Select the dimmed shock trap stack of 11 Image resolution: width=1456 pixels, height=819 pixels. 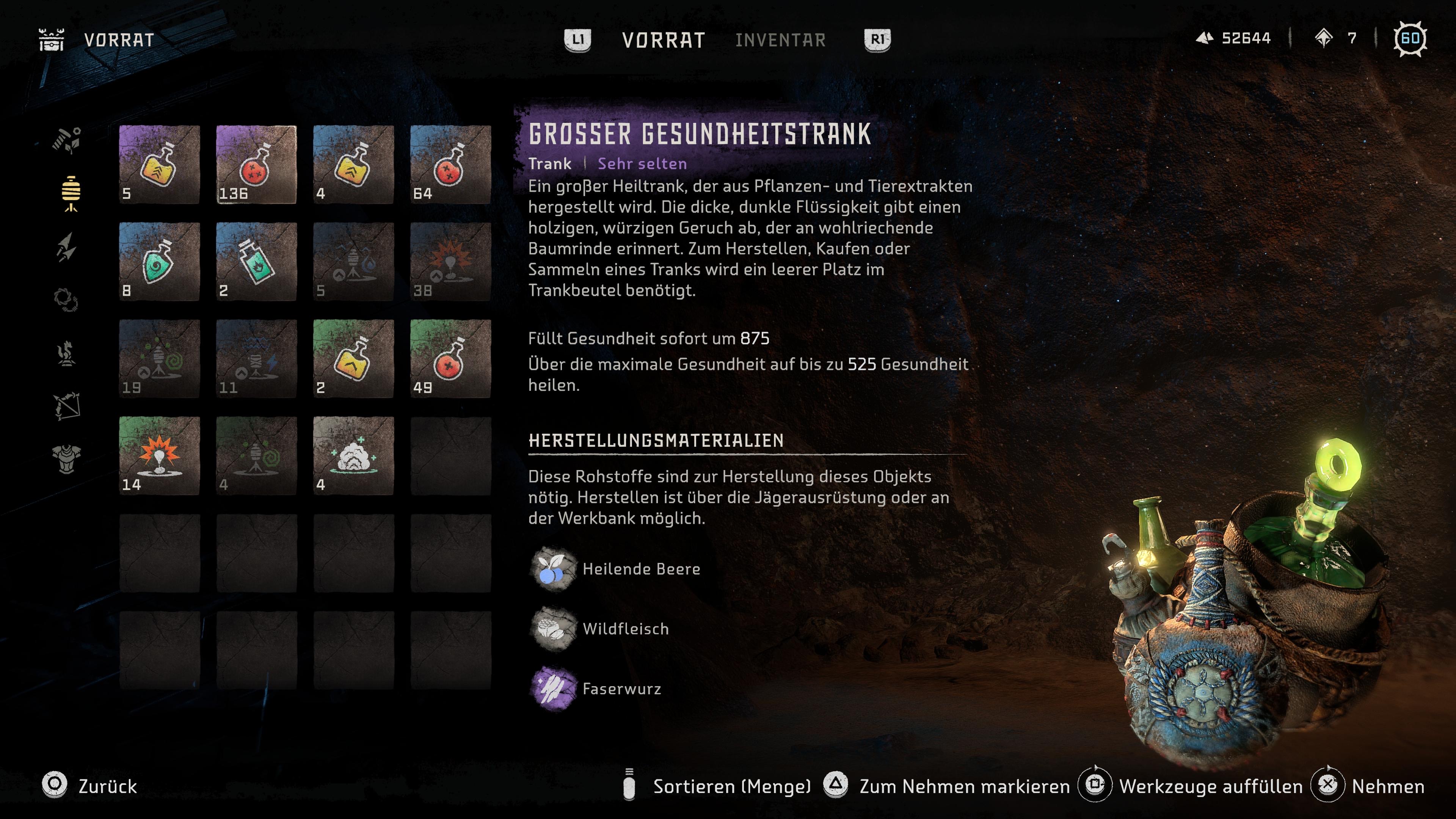pyautogui.click(x=257, y=359)
